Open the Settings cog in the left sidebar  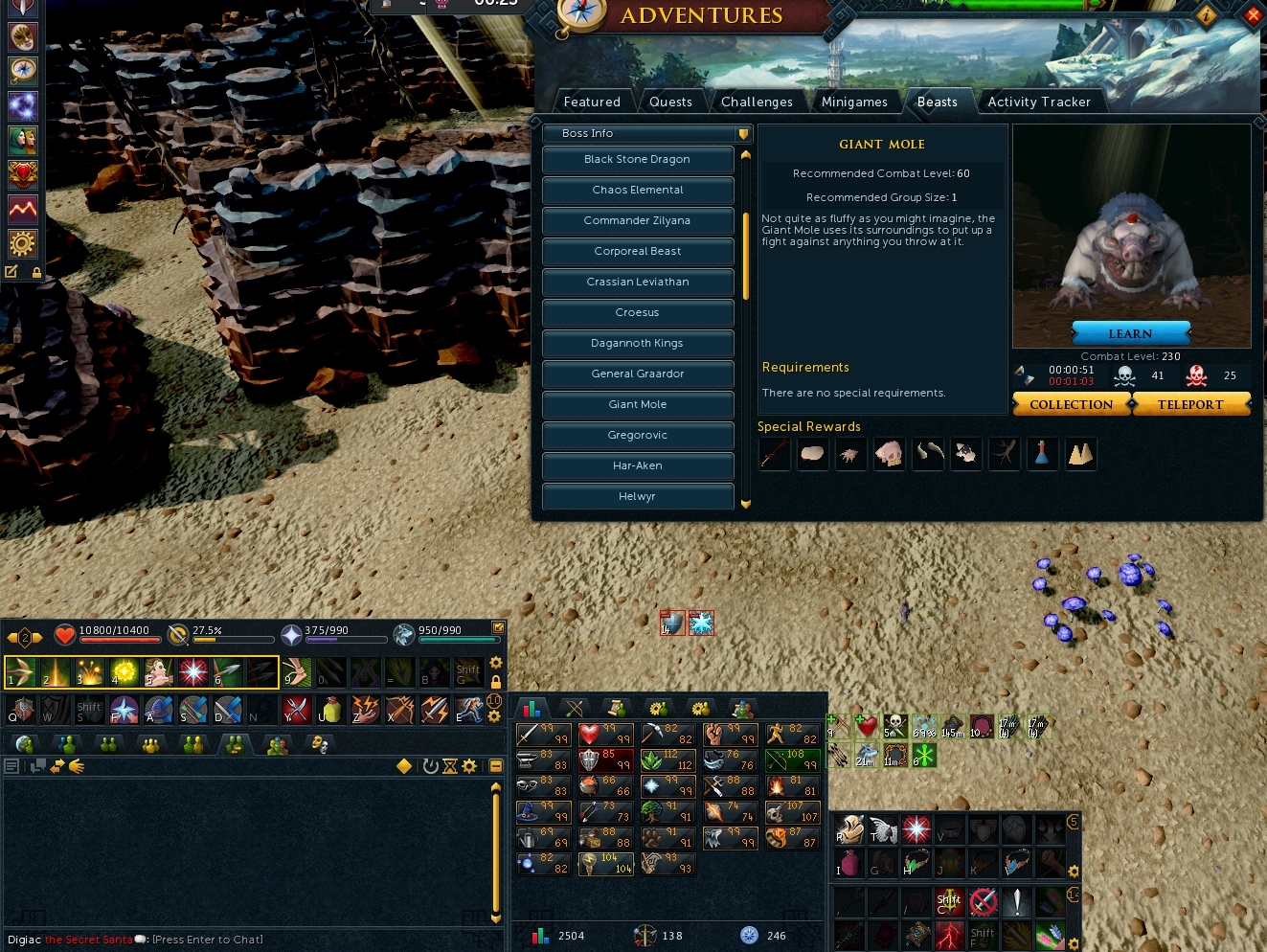[21, 243]
